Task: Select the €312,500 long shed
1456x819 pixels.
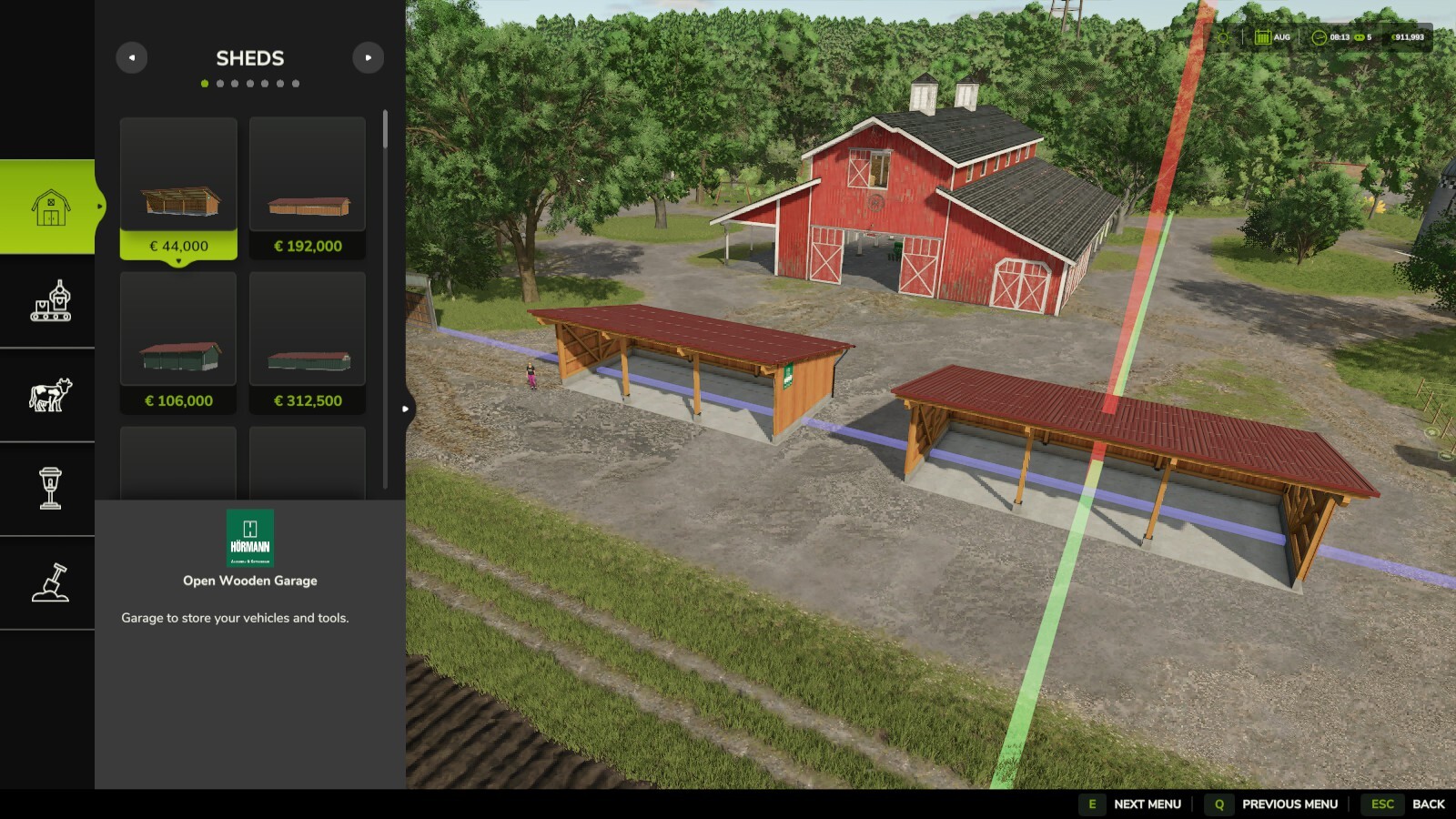Action: click(308, 342)
